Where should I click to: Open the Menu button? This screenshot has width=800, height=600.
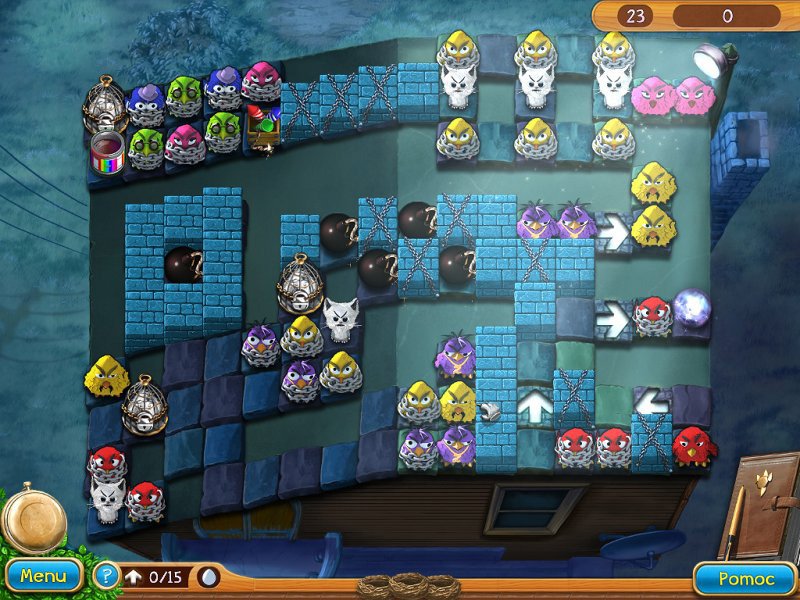click(43, 576)
